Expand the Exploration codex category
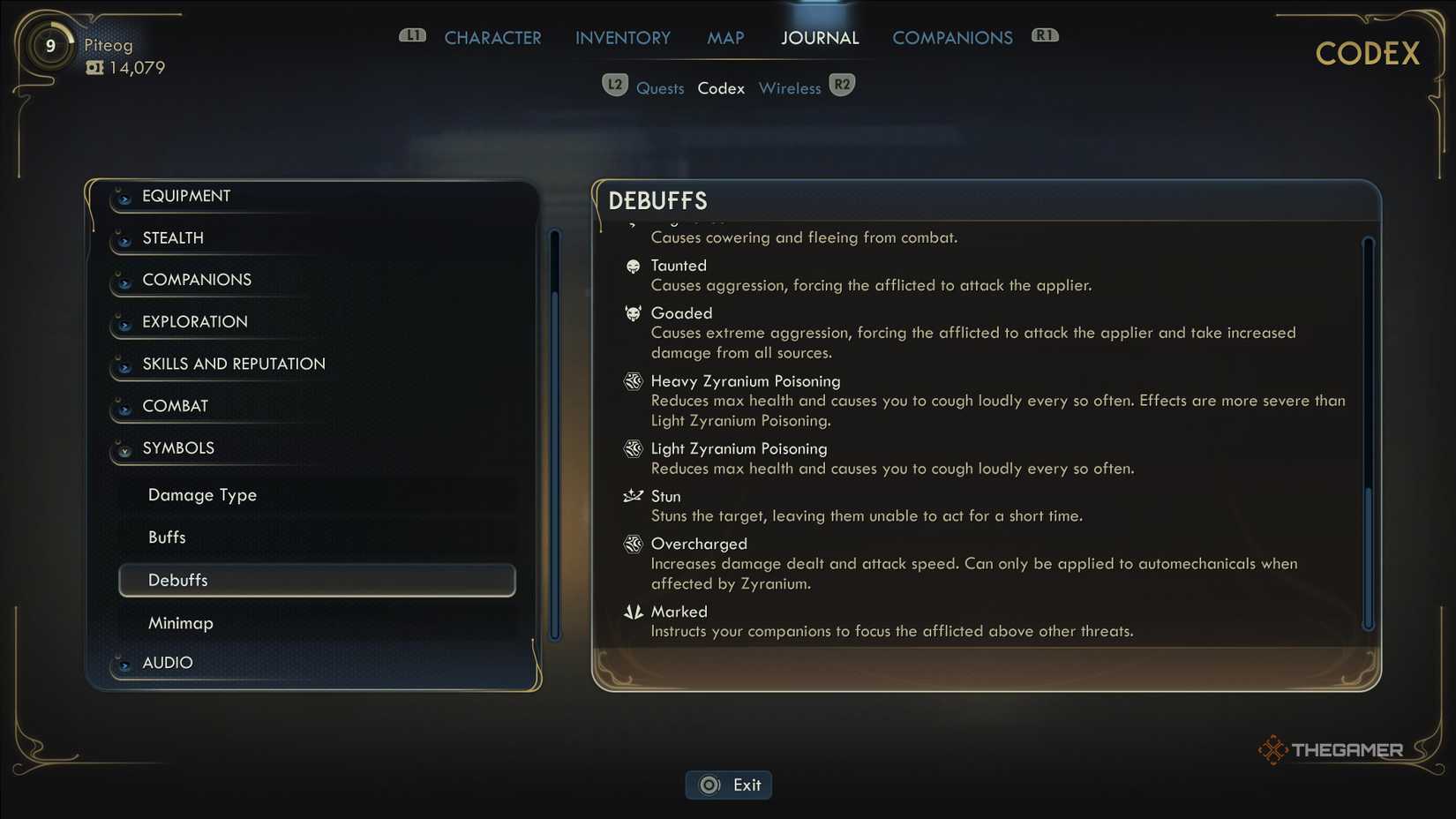The image size is (1456, 819). (195, 322)
